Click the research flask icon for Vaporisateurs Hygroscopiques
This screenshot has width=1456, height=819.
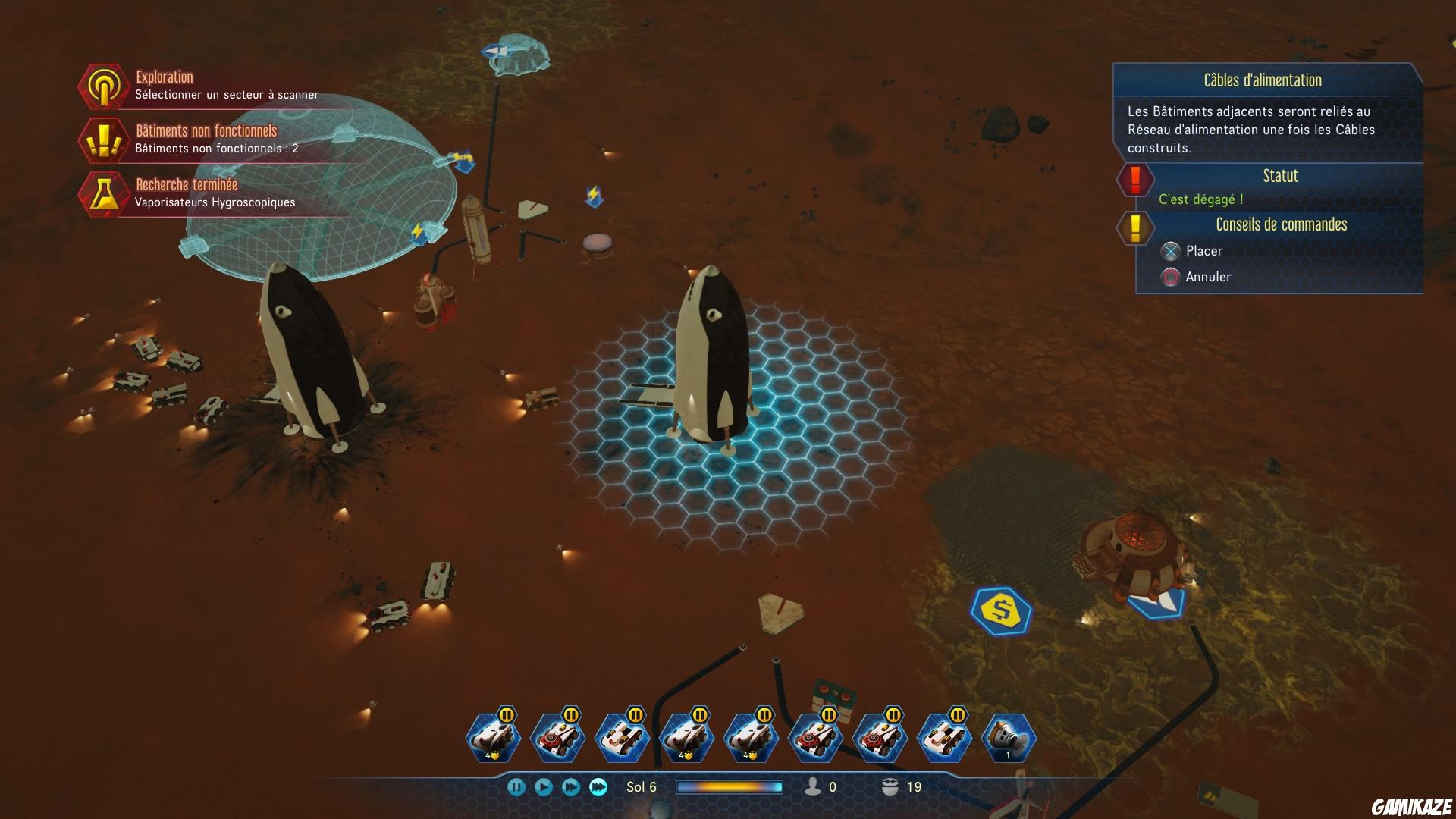(x=104, y=192)
